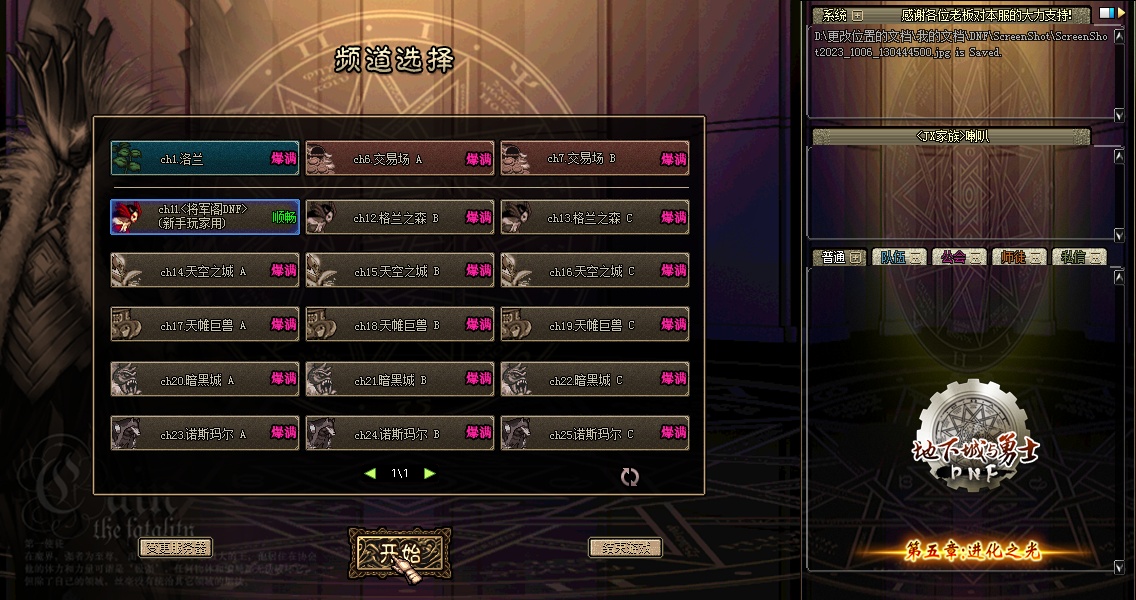Pick the ch11 将军阁DNF newbie channel

click(x=204, y=217)
